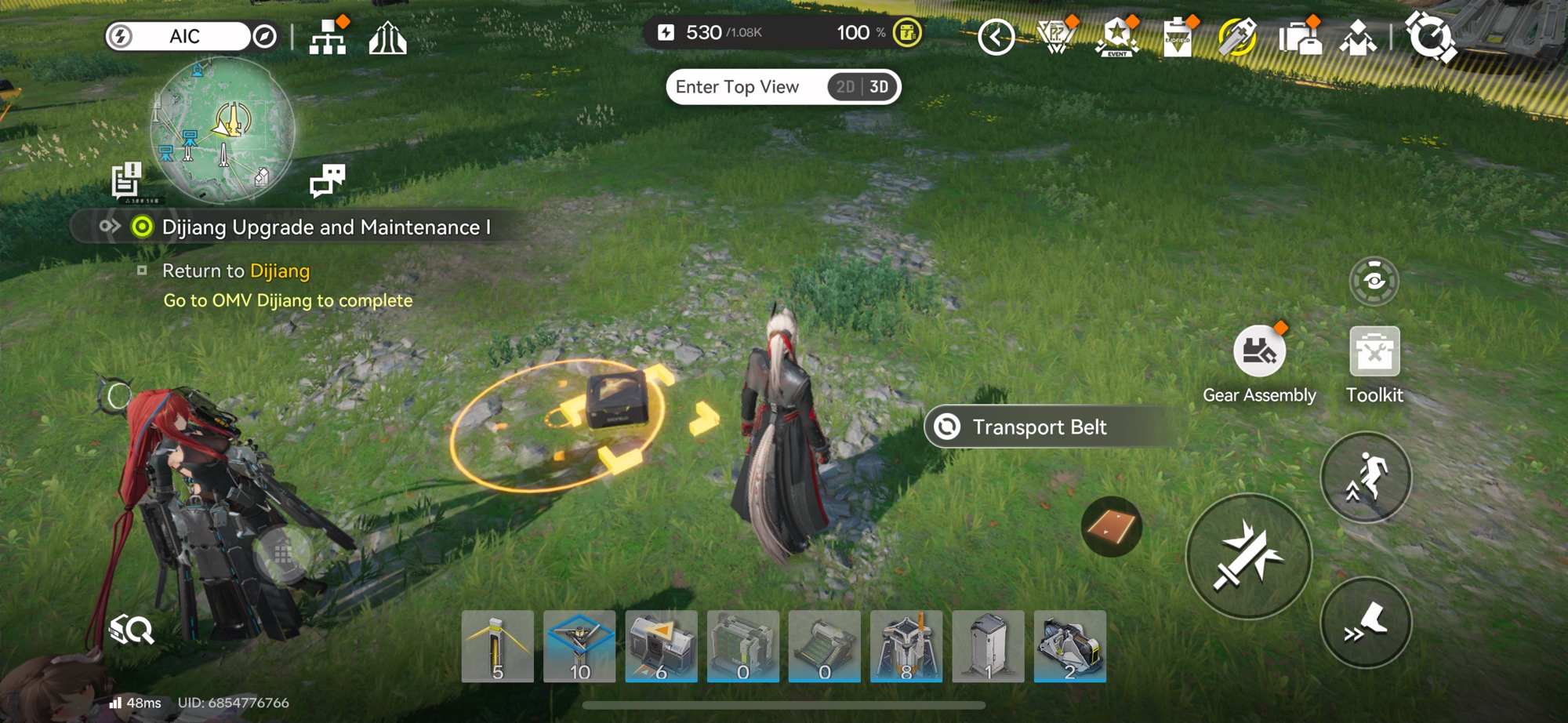
Task: Open the Dijiang Upgrade and Maintenance quest tracker
Action: click(325, 227)
